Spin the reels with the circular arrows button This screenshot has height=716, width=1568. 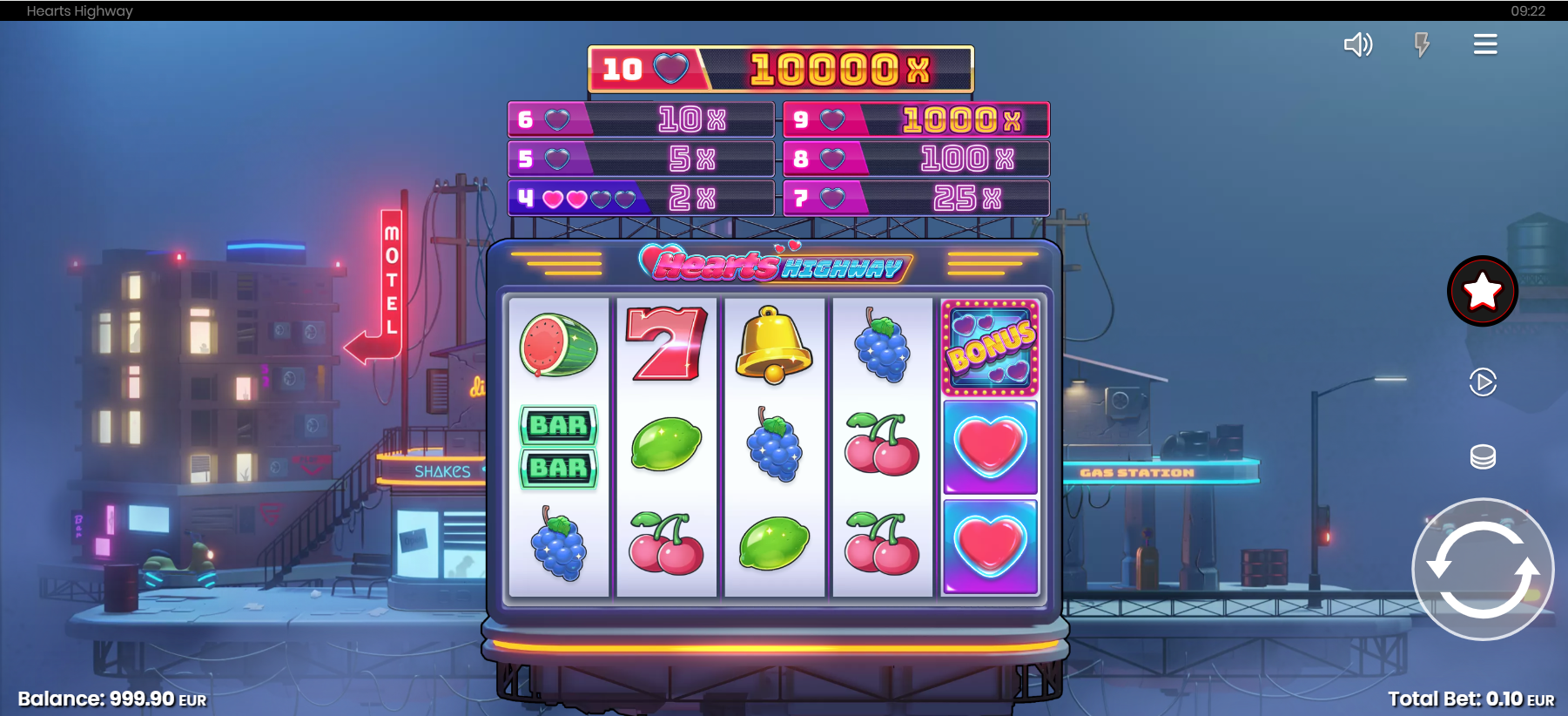pos(1482,570)
